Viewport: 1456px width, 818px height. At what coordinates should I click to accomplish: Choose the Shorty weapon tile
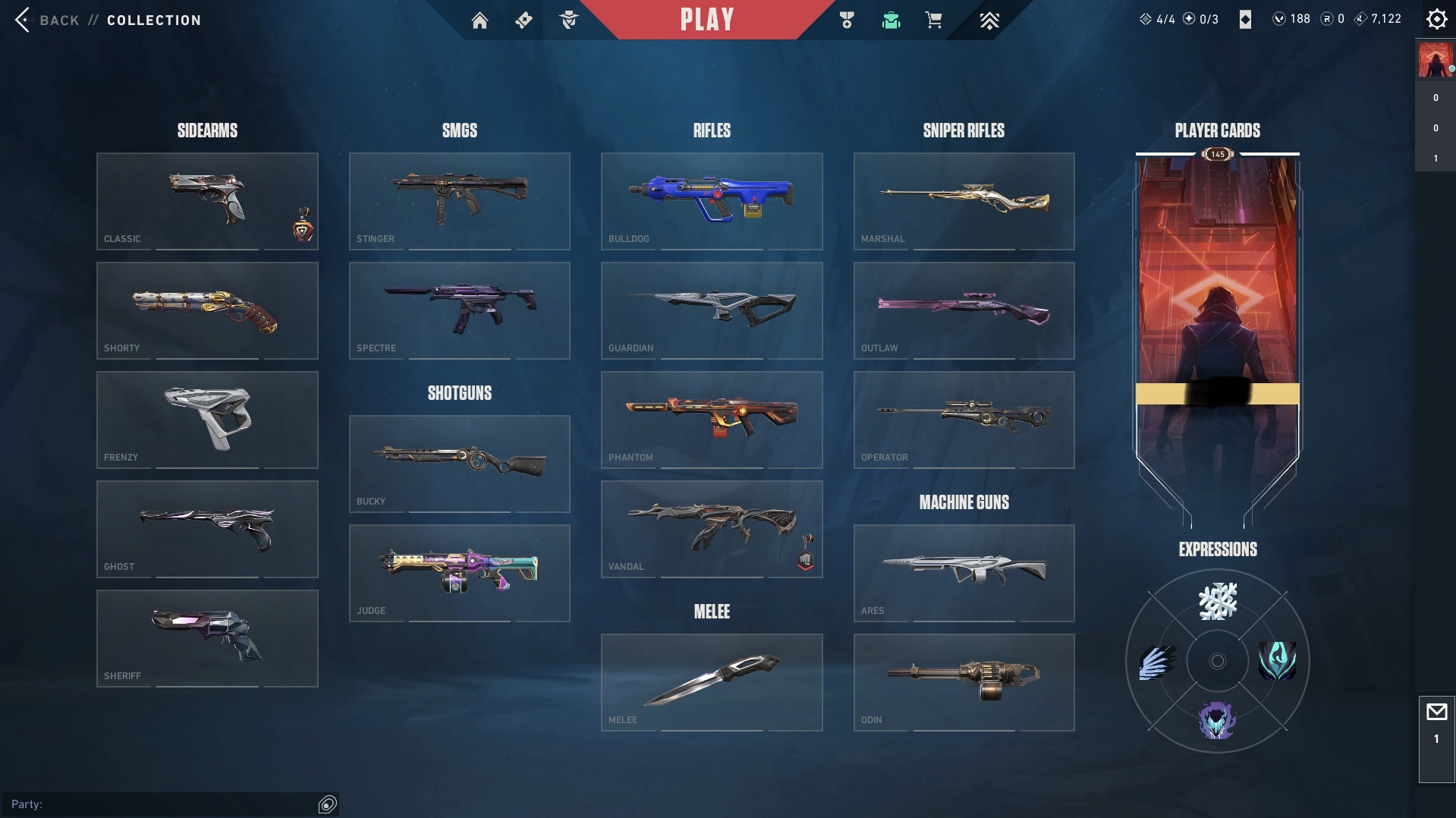click(207, 310)
